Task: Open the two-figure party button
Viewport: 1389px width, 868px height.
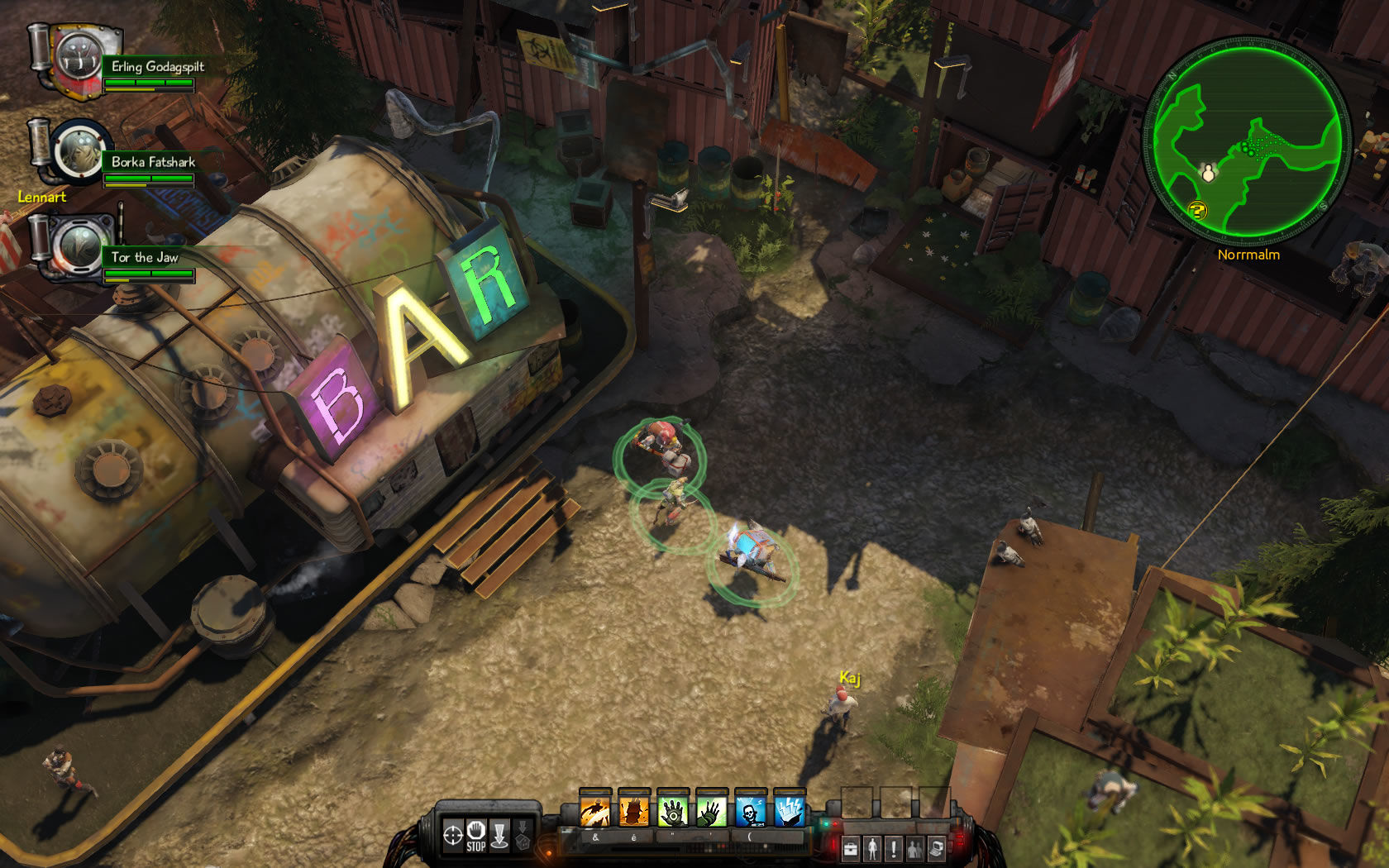Action: (915, 848)
